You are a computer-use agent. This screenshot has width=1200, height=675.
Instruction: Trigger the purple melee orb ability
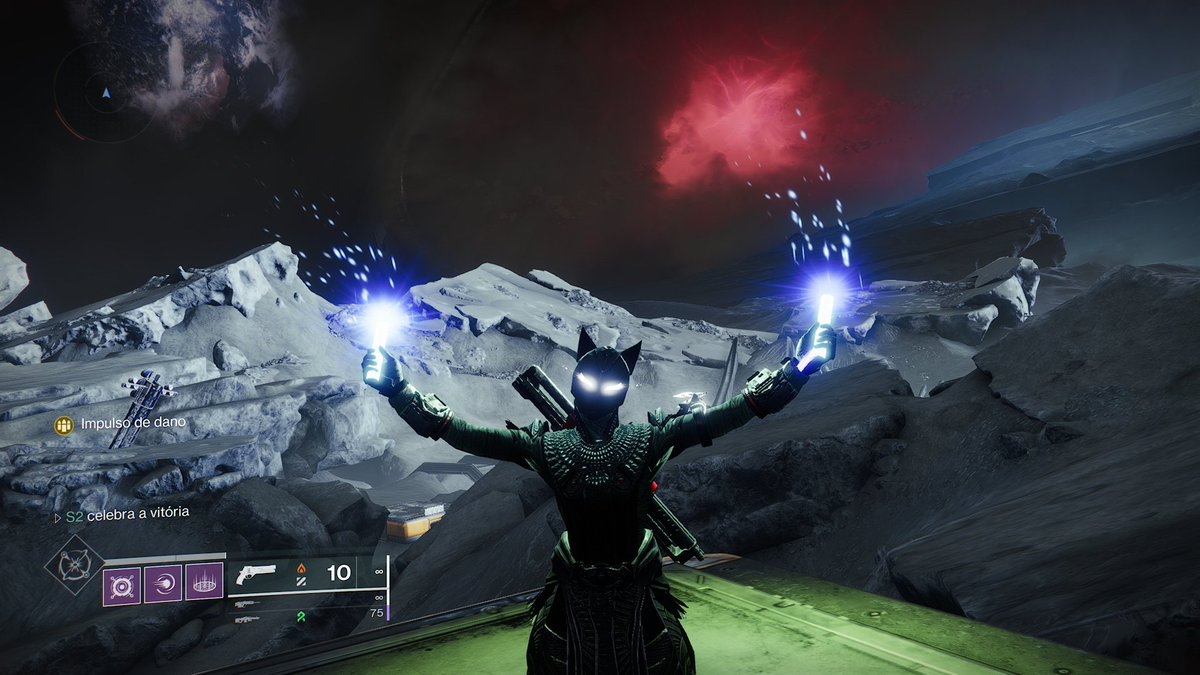pyautogui.click(x=163, y=583)
